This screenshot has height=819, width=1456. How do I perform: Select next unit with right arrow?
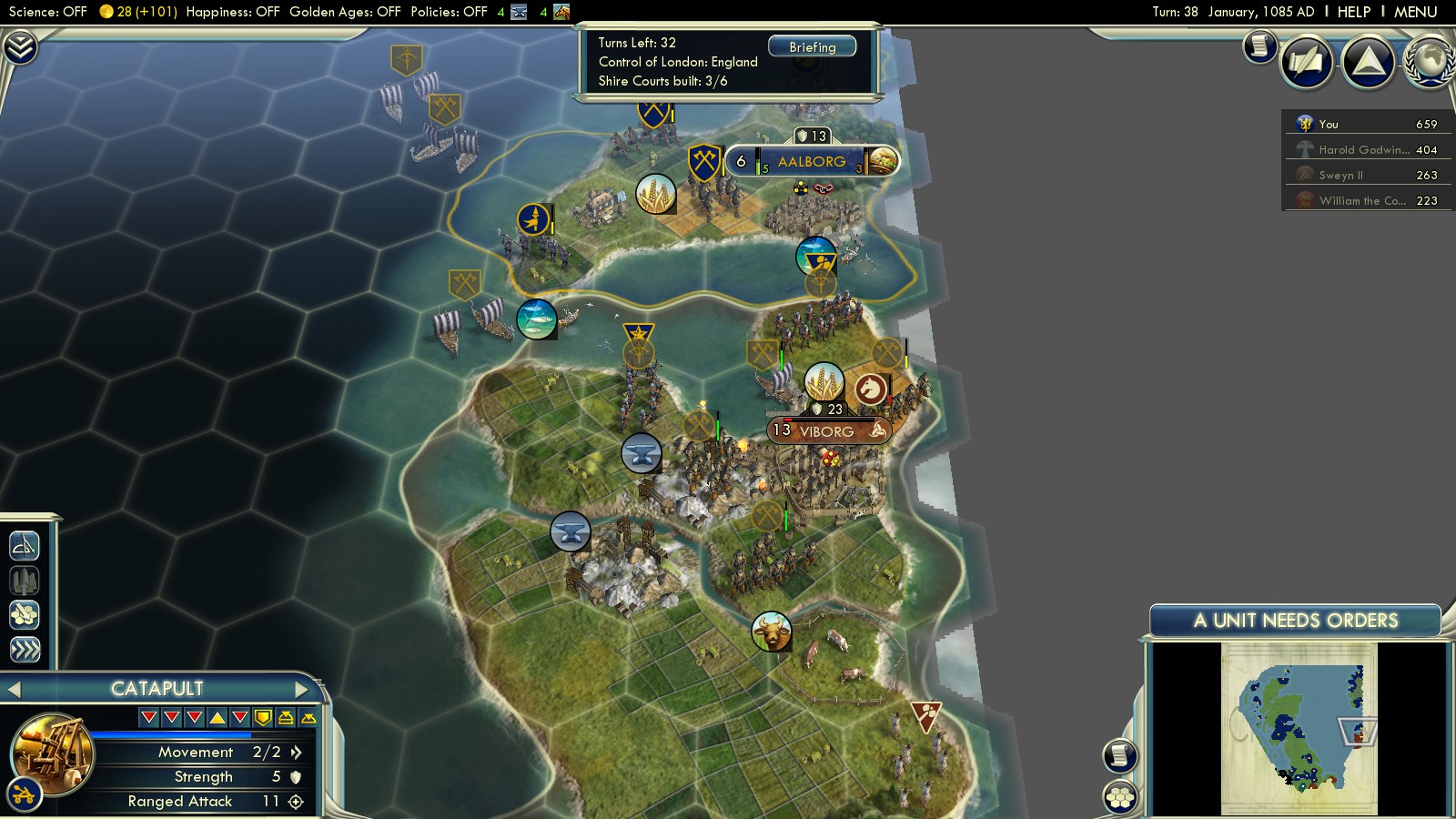tap(301, 689)
